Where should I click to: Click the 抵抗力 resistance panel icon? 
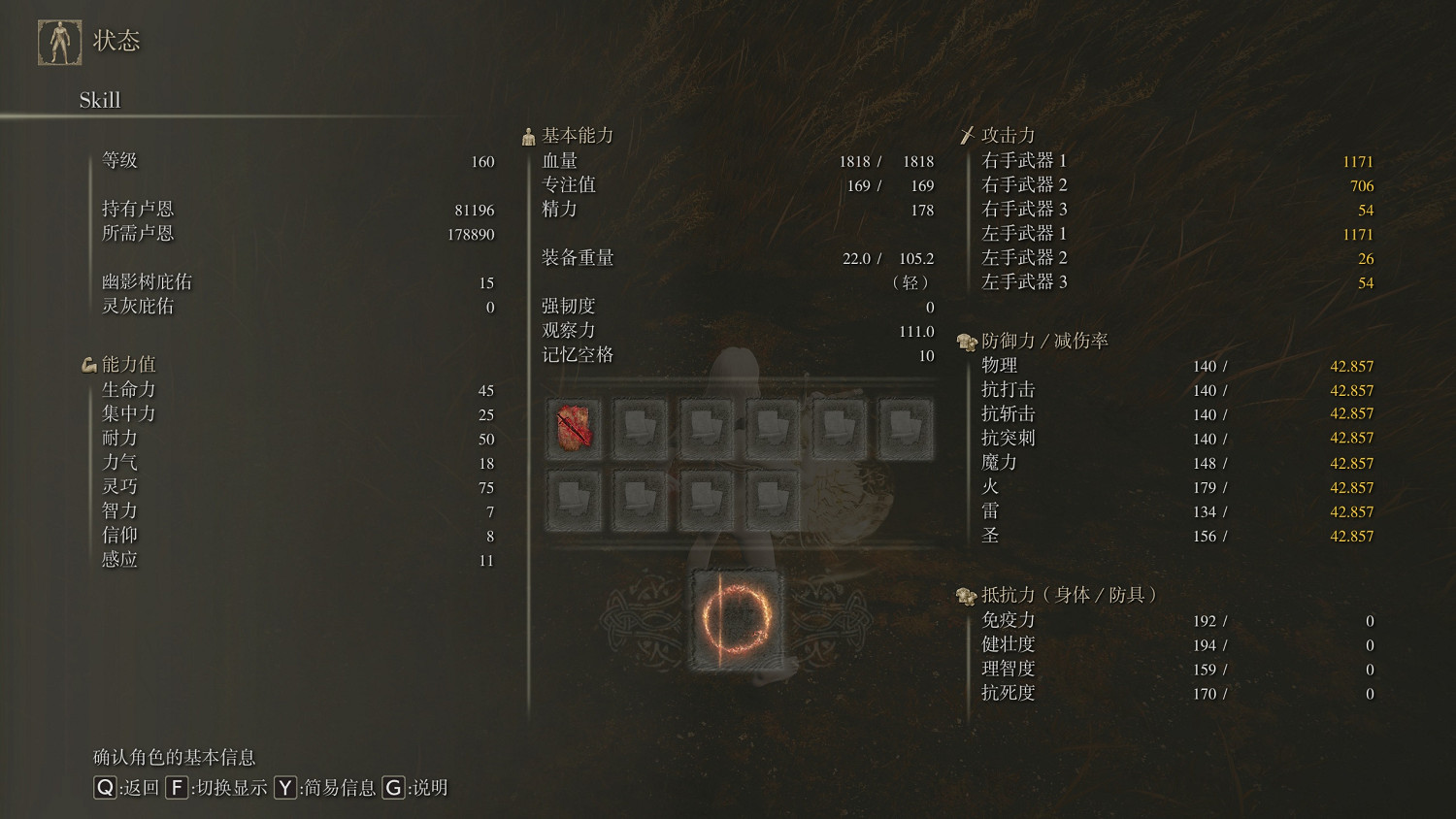pyautogui.click(x=967, y=596)
